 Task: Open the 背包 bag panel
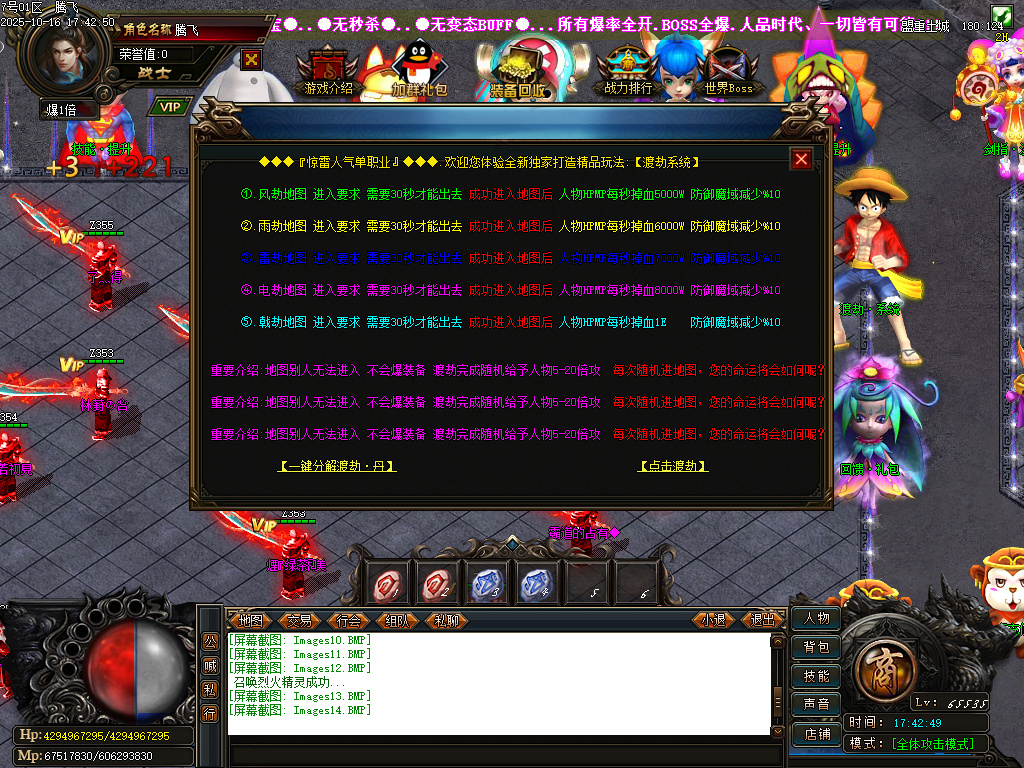[816, 647]
